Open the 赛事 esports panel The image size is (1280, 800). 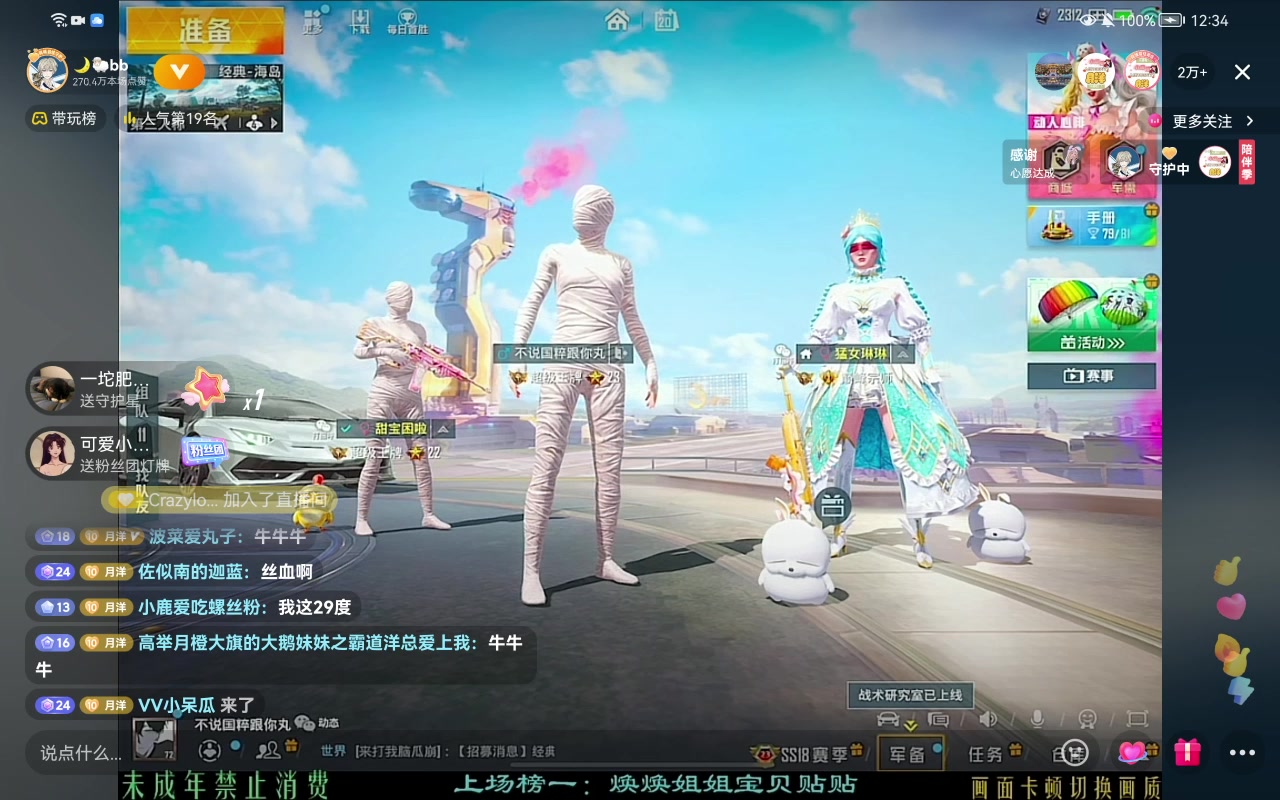point(1091,376)
